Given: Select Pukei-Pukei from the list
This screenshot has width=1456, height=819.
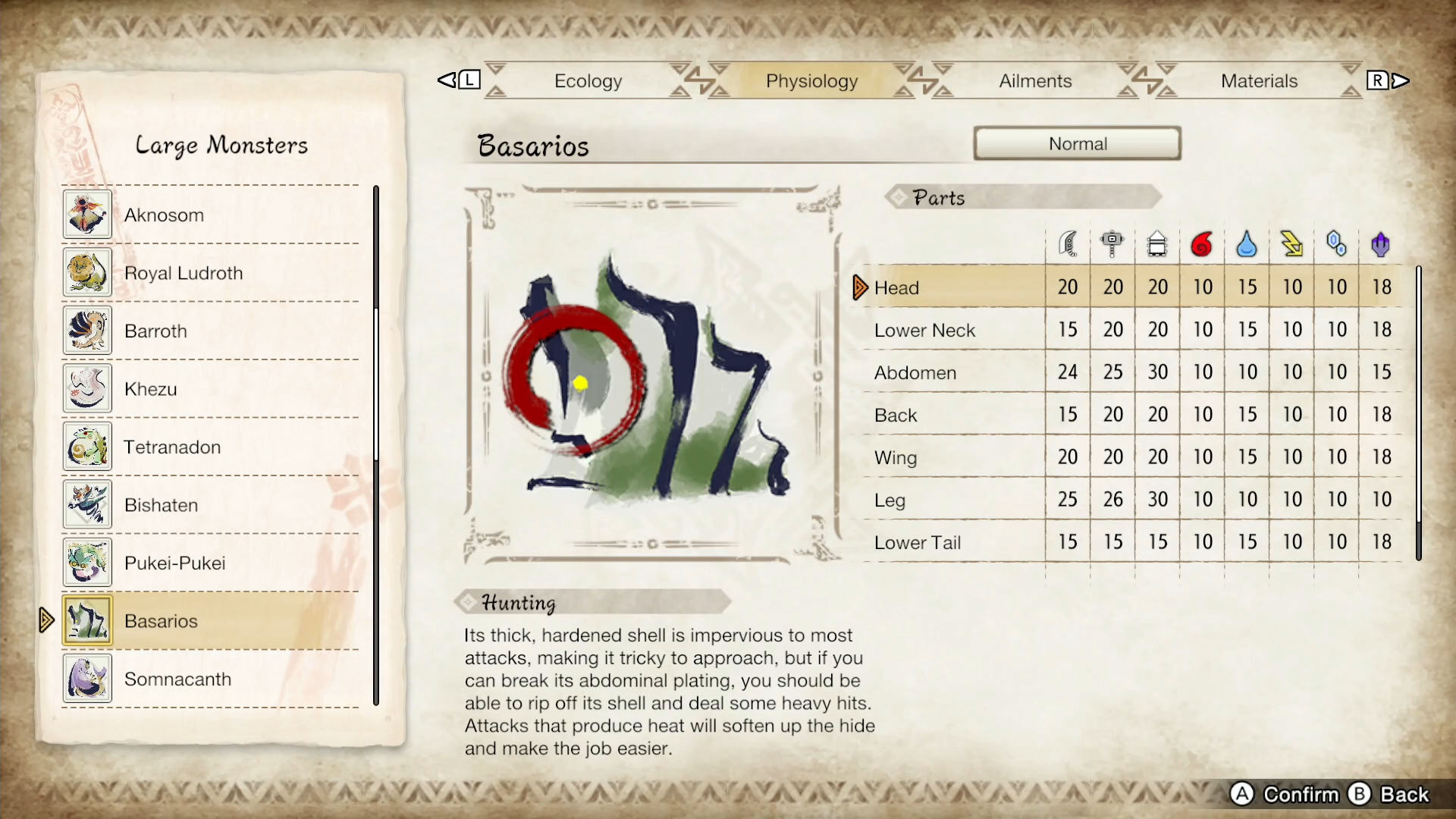Looking at the screenshot, I should pos(174,563).
